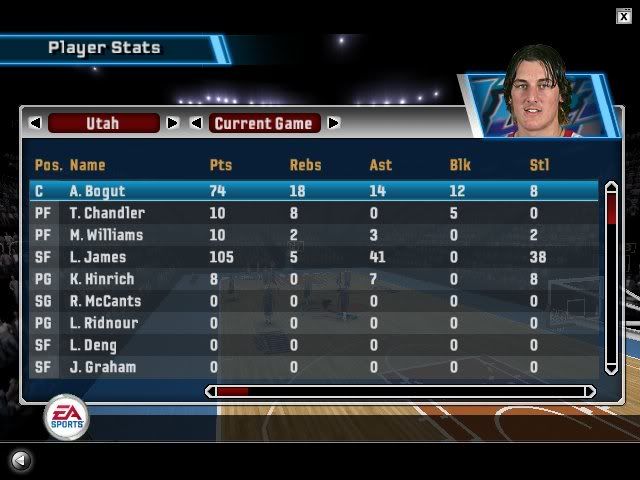This screenshot has height=480, width=640.
Task: Click the vertical scrollbar's down arrow
Action: click(611, 369)
